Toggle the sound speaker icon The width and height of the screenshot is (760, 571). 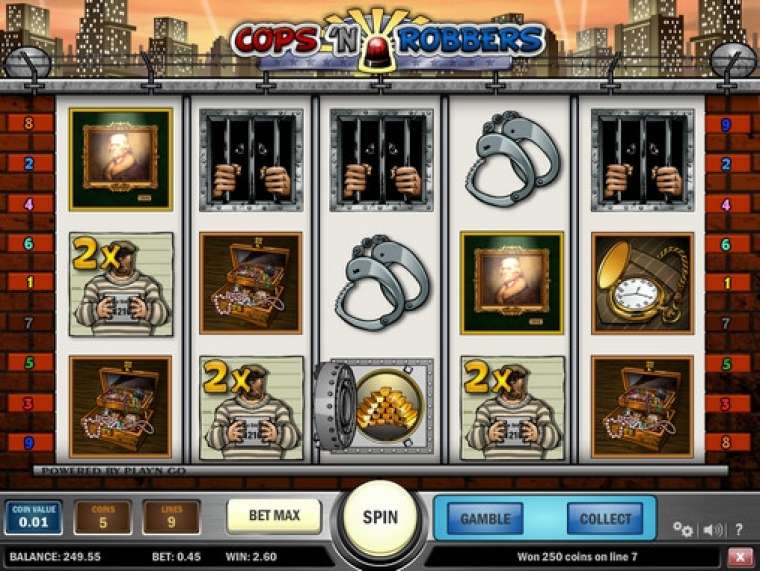click(712, 529)
